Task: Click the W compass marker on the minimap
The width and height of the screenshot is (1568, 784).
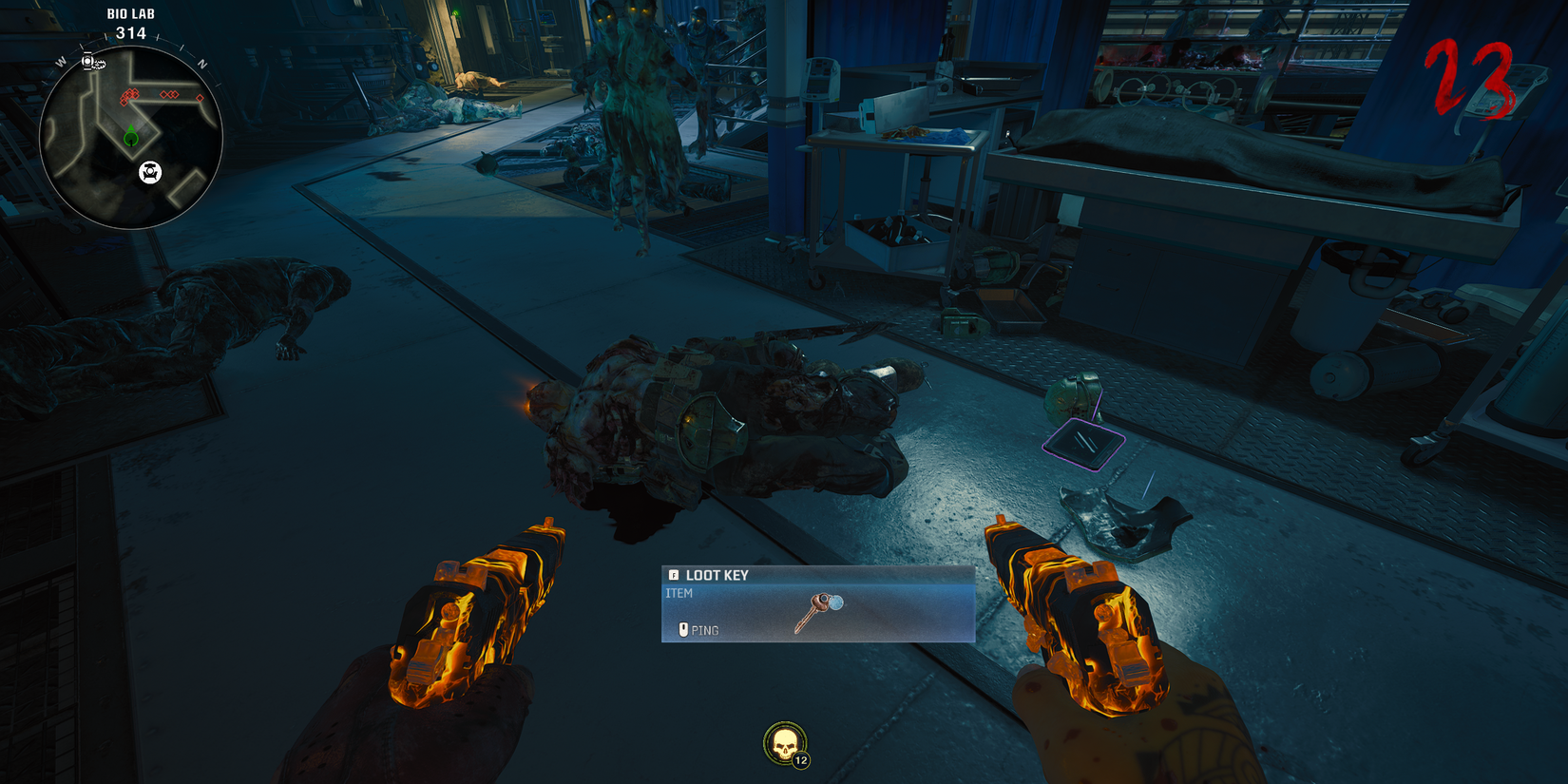Action: [x=61, y=62]
